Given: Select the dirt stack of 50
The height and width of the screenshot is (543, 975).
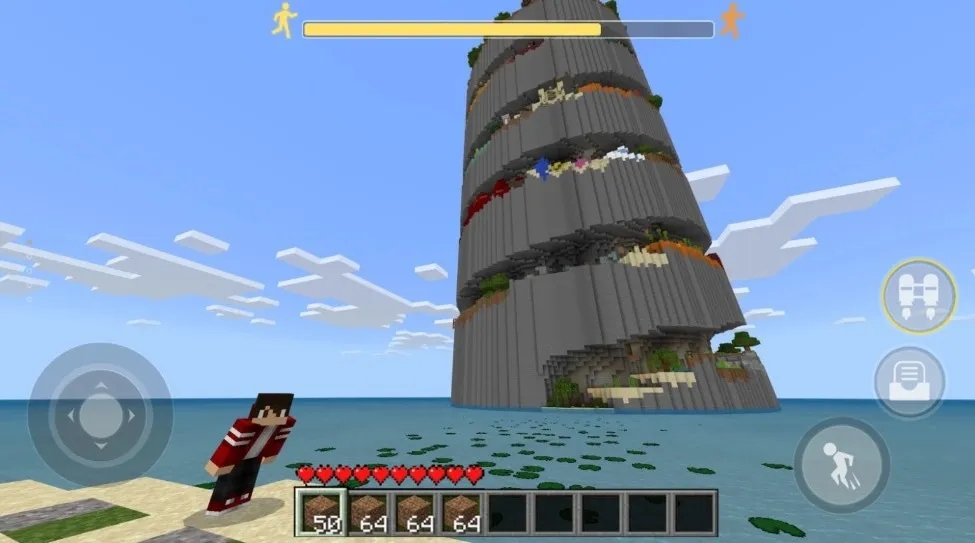Looking at the screenshot, I should (322, 512).
